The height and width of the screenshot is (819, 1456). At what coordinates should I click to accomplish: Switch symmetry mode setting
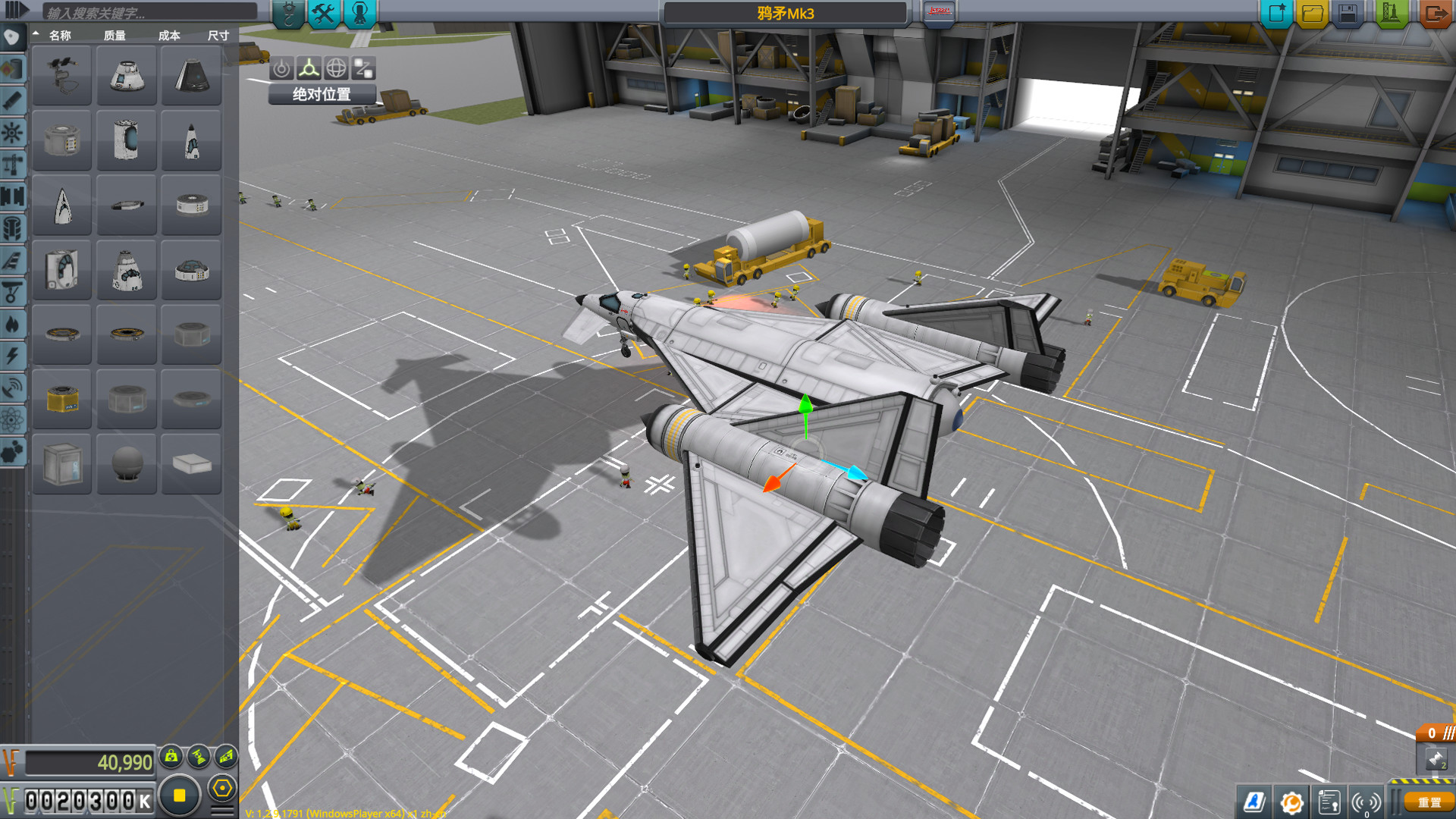179,796
